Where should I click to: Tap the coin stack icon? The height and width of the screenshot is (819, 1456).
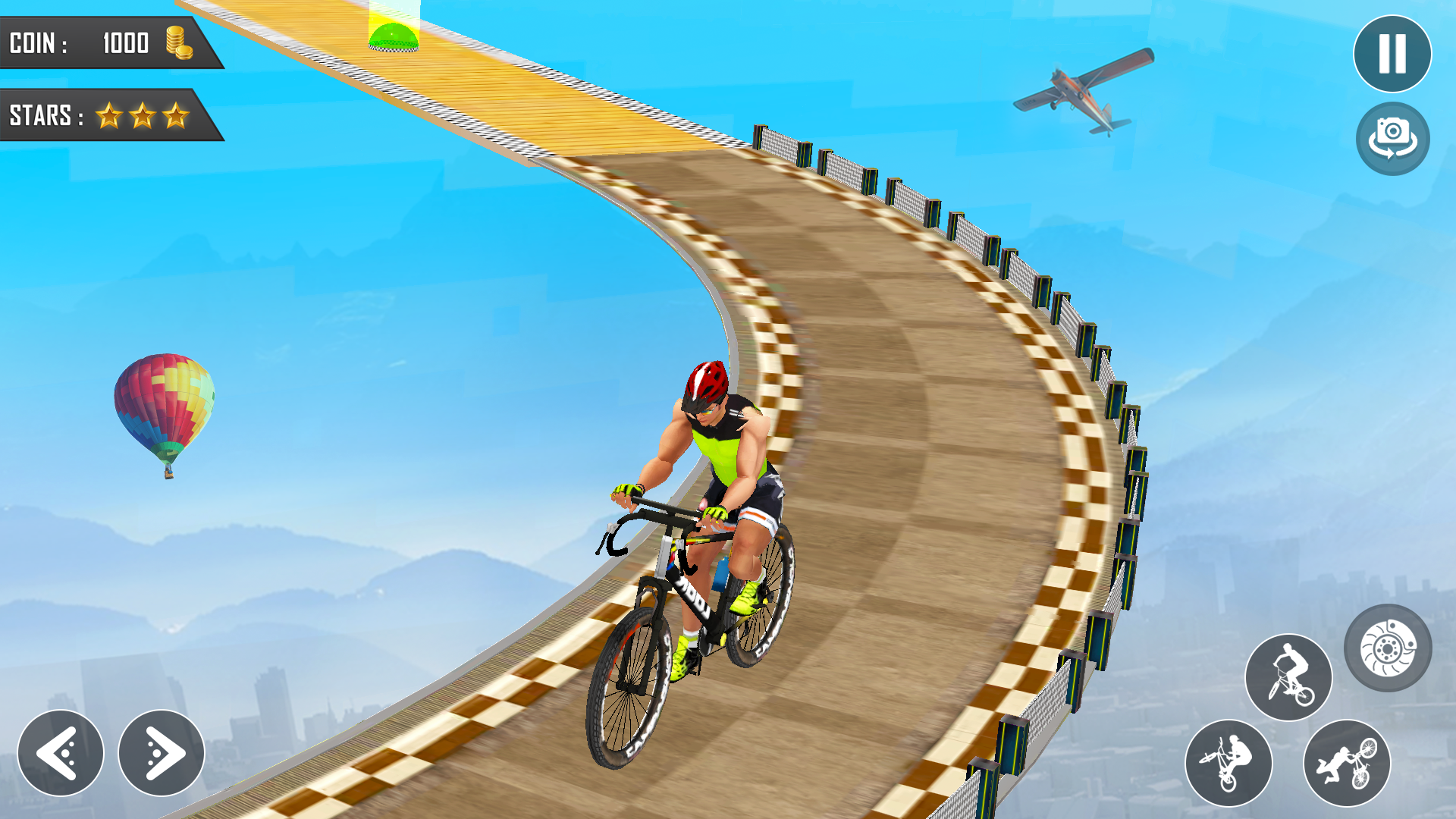coord(180,42)
